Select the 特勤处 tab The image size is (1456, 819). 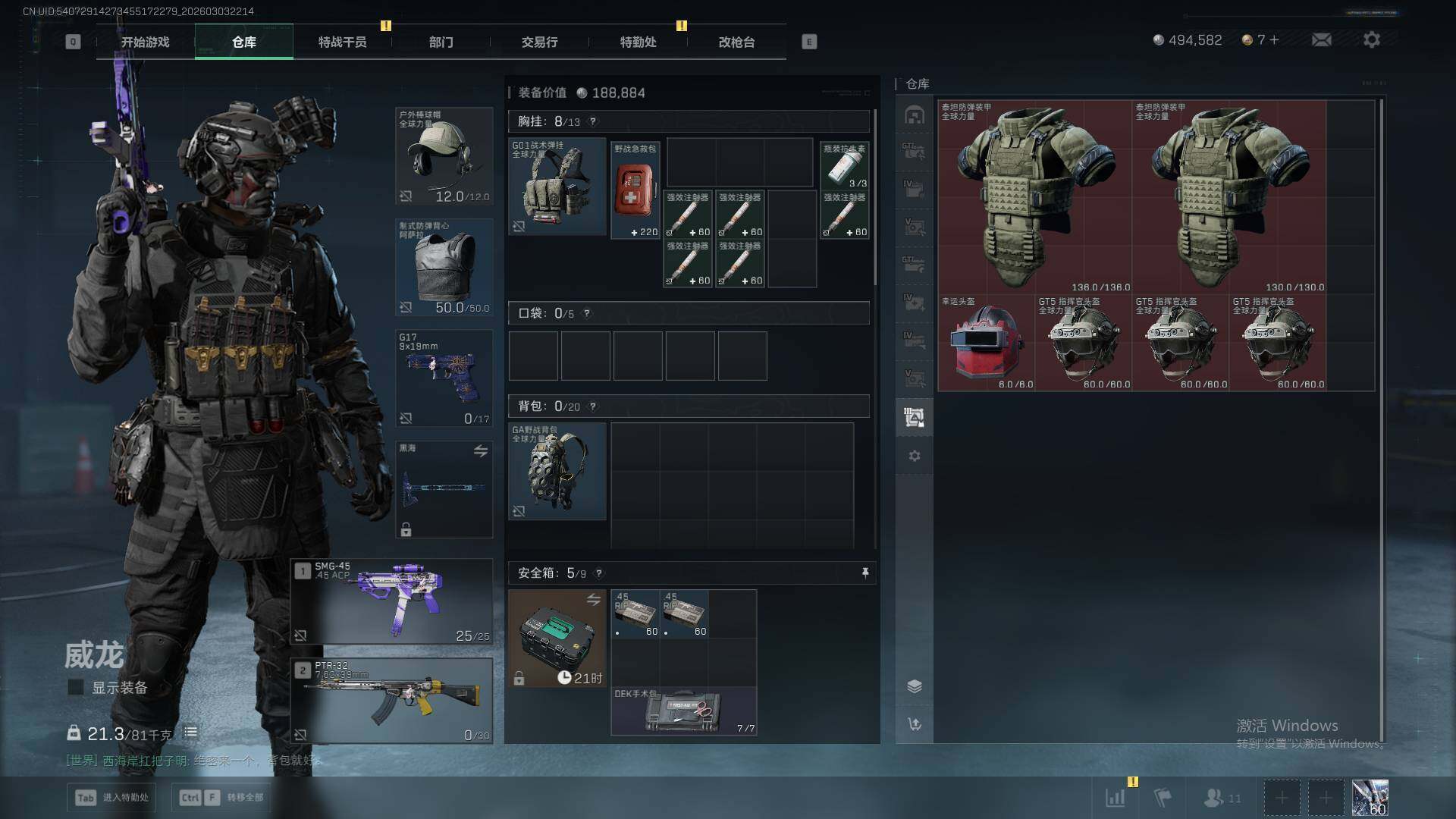click(x=638, y=42)
